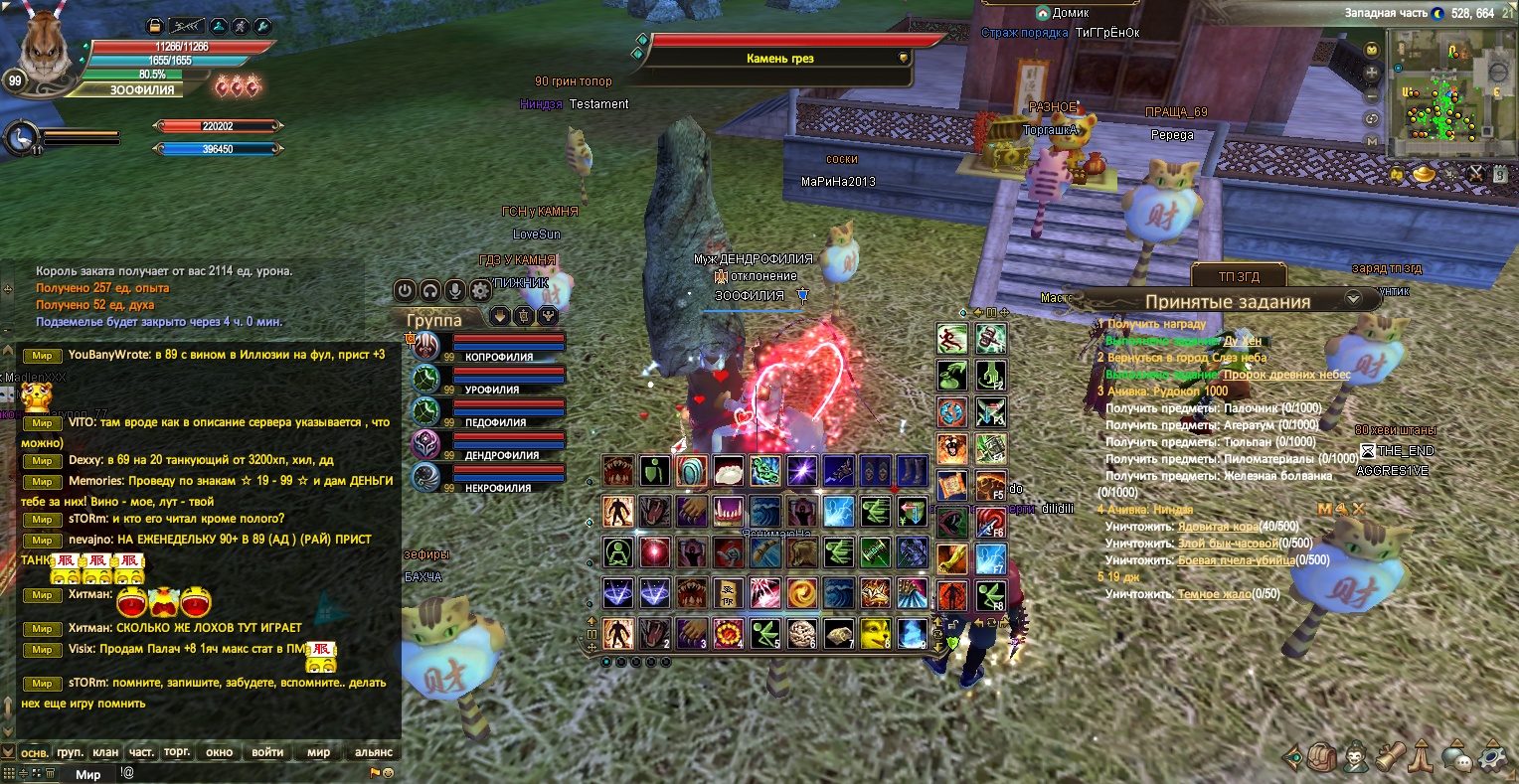Follow the Пророк древних небес quest link

1286,375
